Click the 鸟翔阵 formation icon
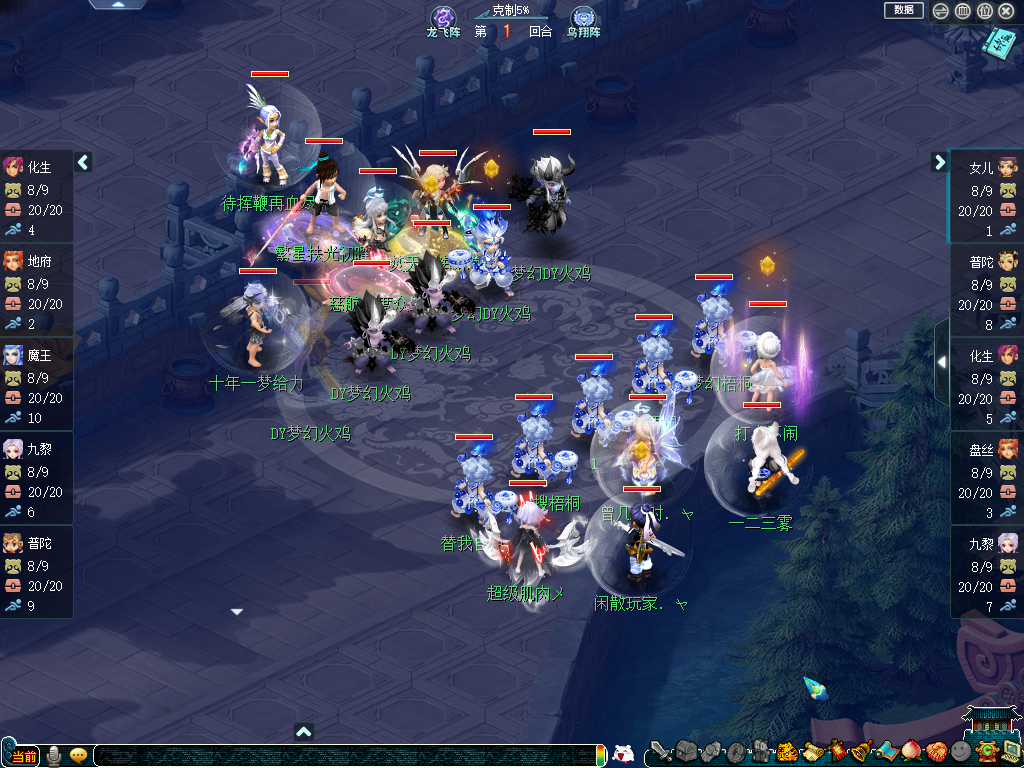The height and width of the screenshot is (768, 1024). [x=583, y=17]
